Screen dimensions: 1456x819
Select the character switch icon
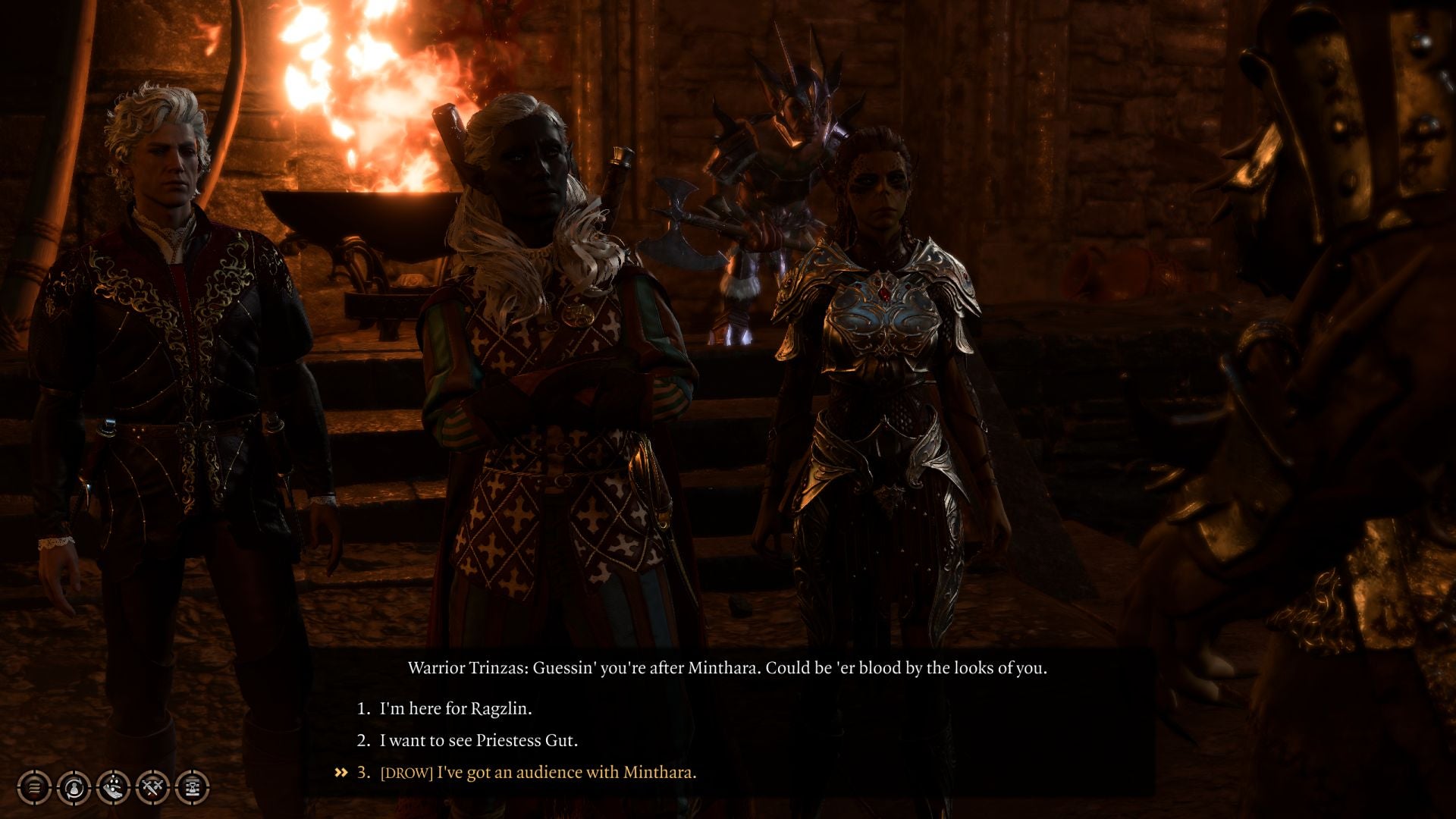pos(74,789)
